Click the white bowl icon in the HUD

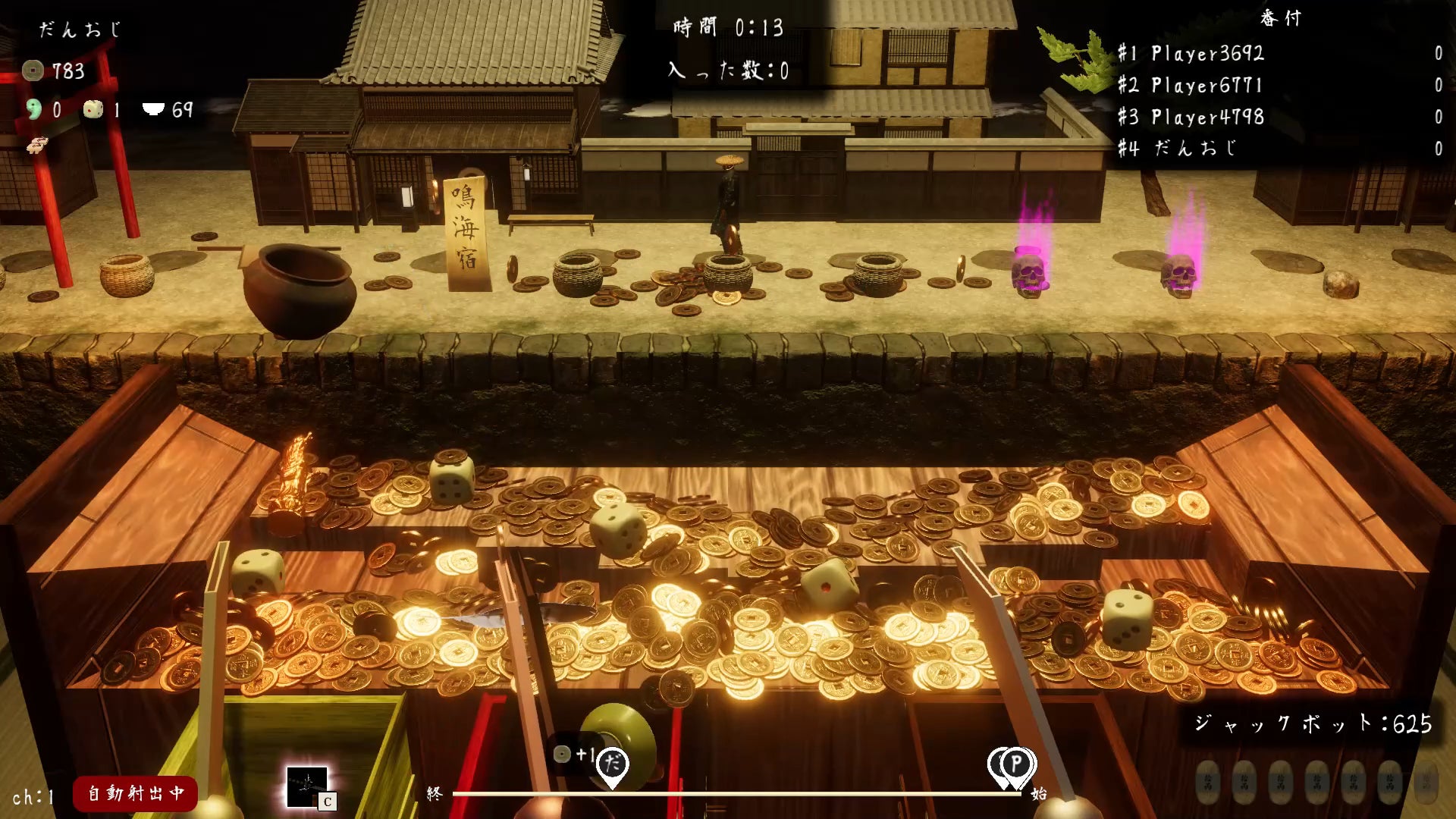click(x=153, y=109)
